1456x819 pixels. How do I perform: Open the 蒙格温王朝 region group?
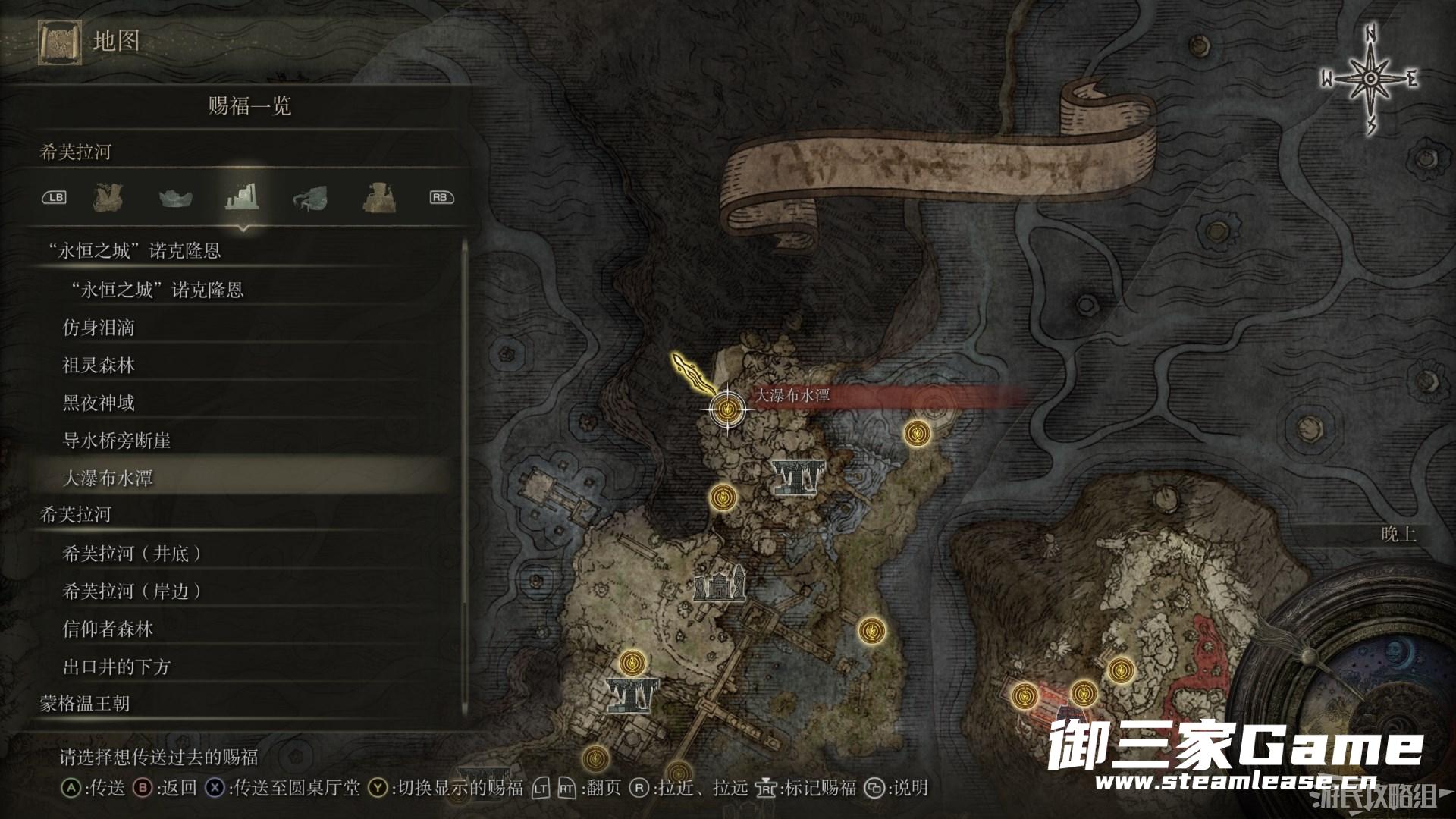pyautogui.click(x=85, y=704)
